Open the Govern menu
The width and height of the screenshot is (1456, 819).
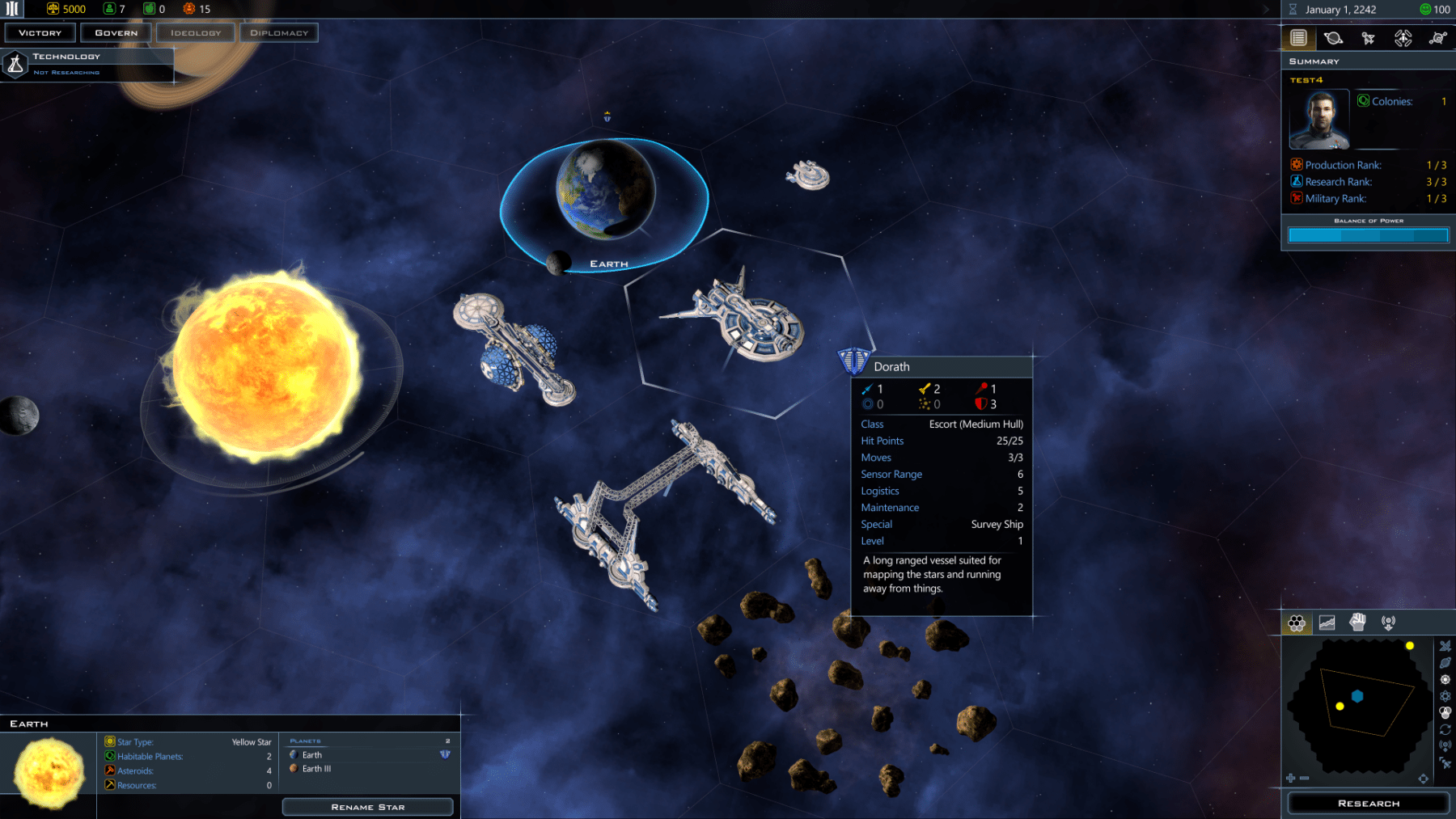[116, 33]
